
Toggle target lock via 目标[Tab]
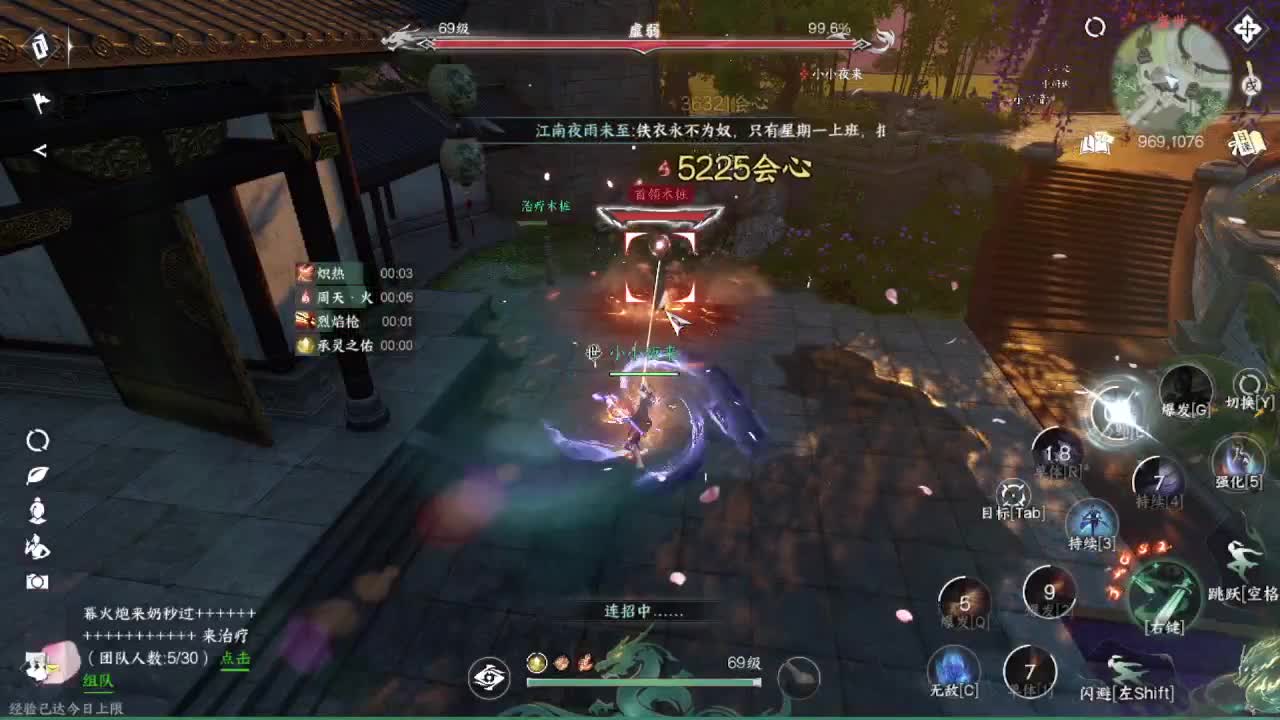point(1013,495)
